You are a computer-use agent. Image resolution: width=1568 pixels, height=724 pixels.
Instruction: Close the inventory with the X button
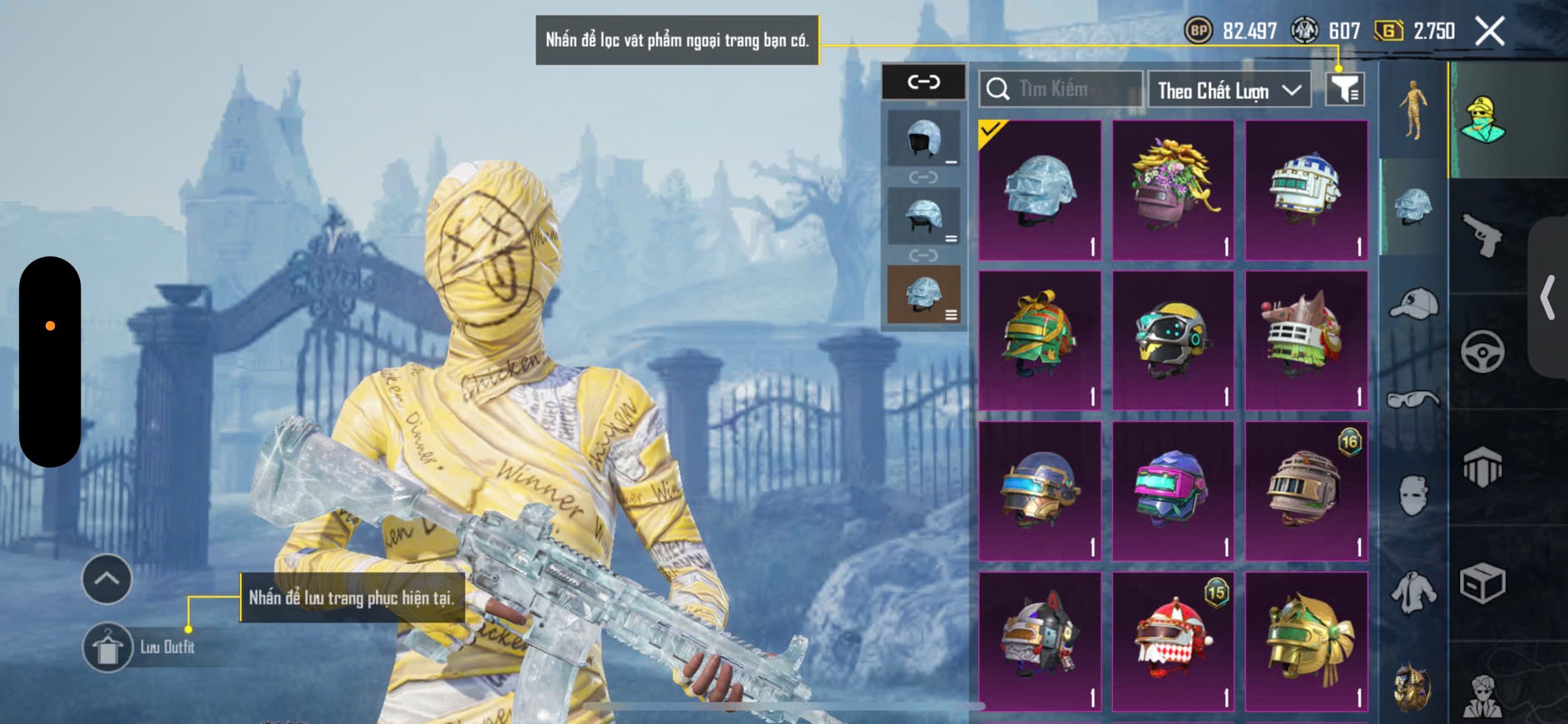point(1489,32)
